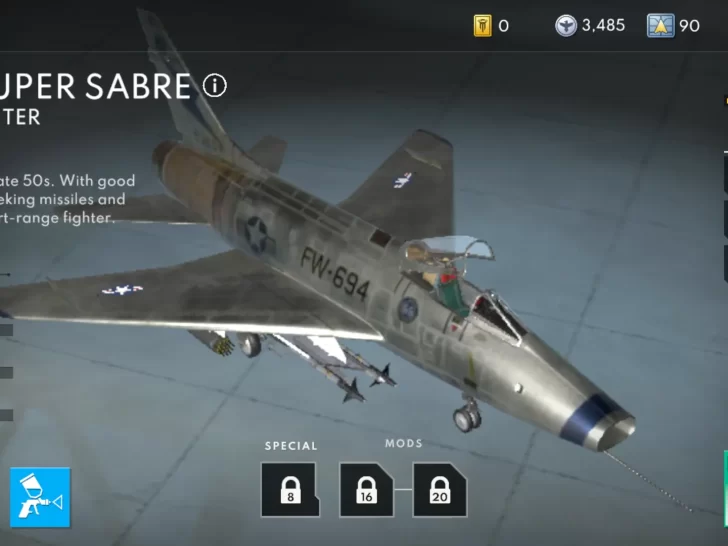The image size is (728, 546).
Task: Open the spray paint customization button
Action: pyautogui.click(x=40, y=497)
